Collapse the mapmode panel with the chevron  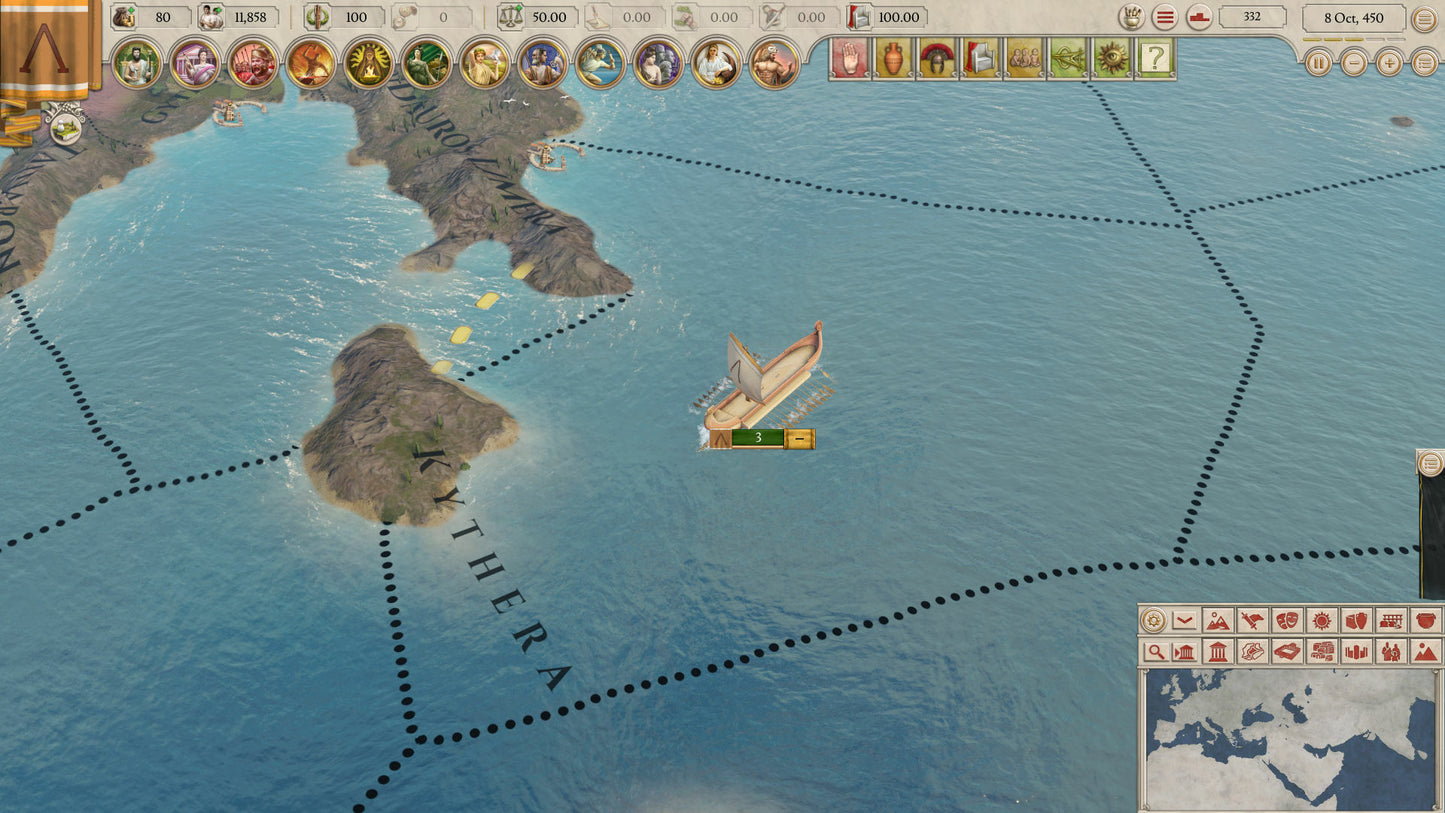pyautogui.click(x=1183, y=620)
